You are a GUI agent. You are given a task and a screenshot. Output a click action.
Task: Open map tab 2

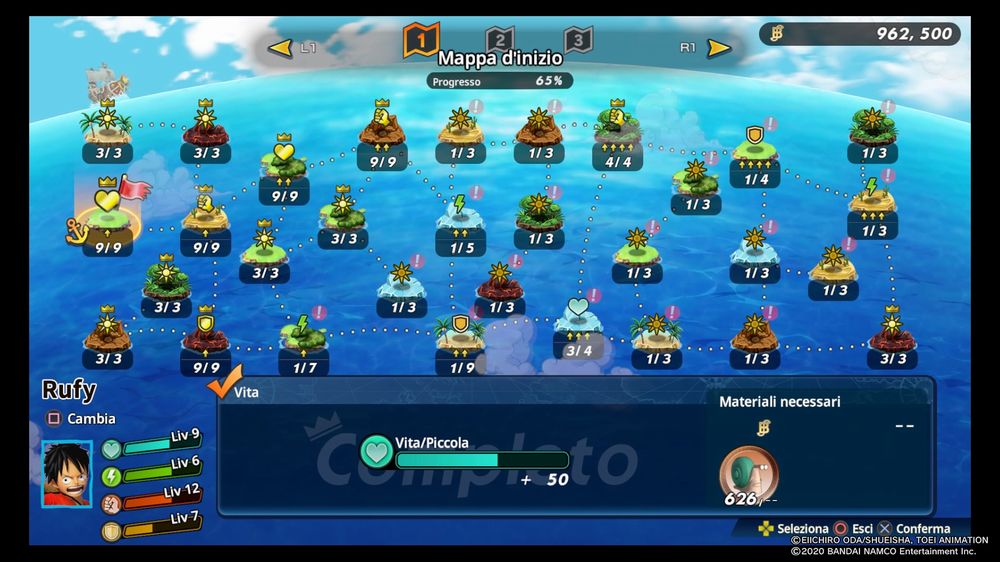[x=499, y=40]
